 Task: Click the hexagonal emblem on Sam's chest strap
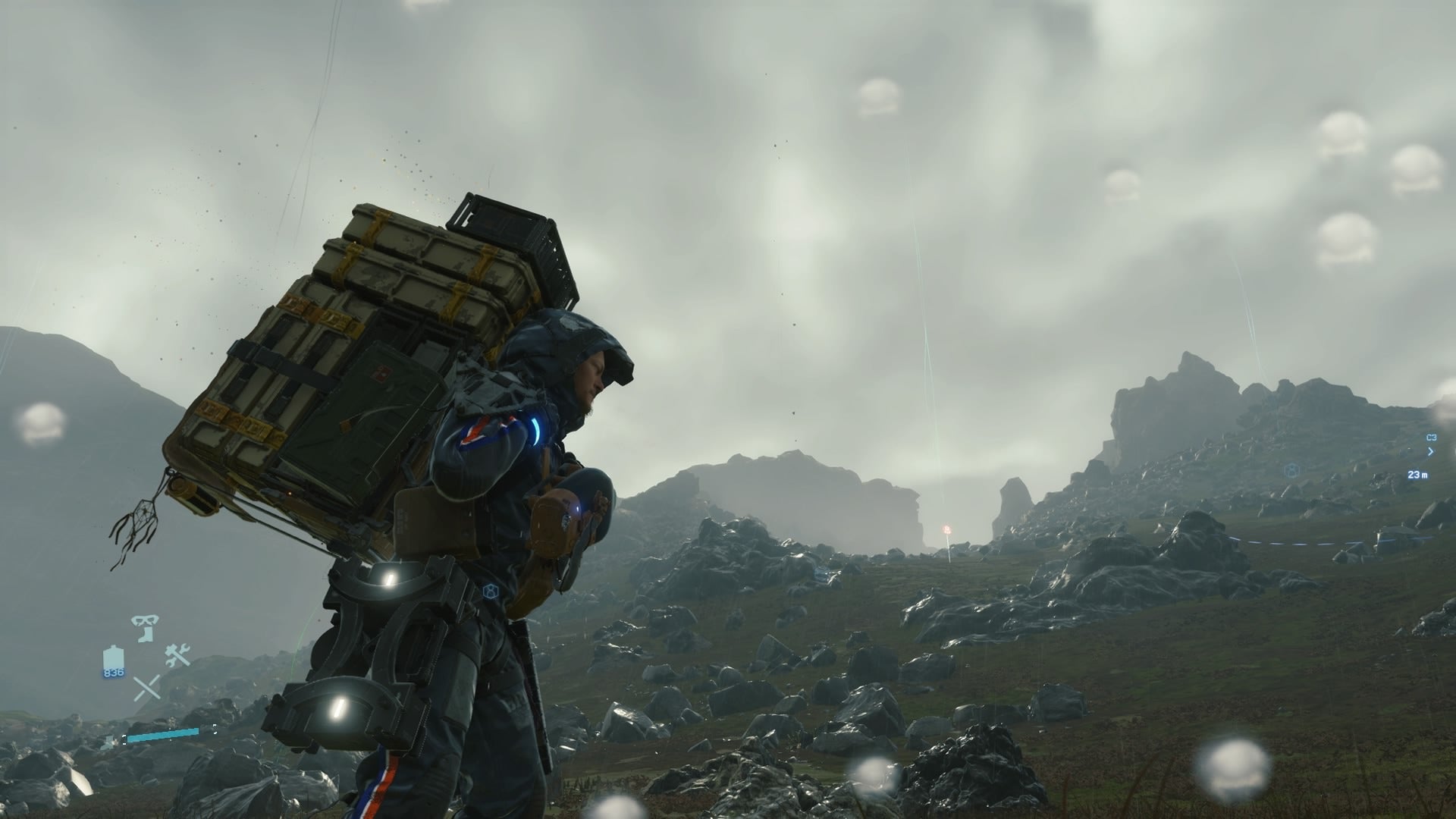491,591
